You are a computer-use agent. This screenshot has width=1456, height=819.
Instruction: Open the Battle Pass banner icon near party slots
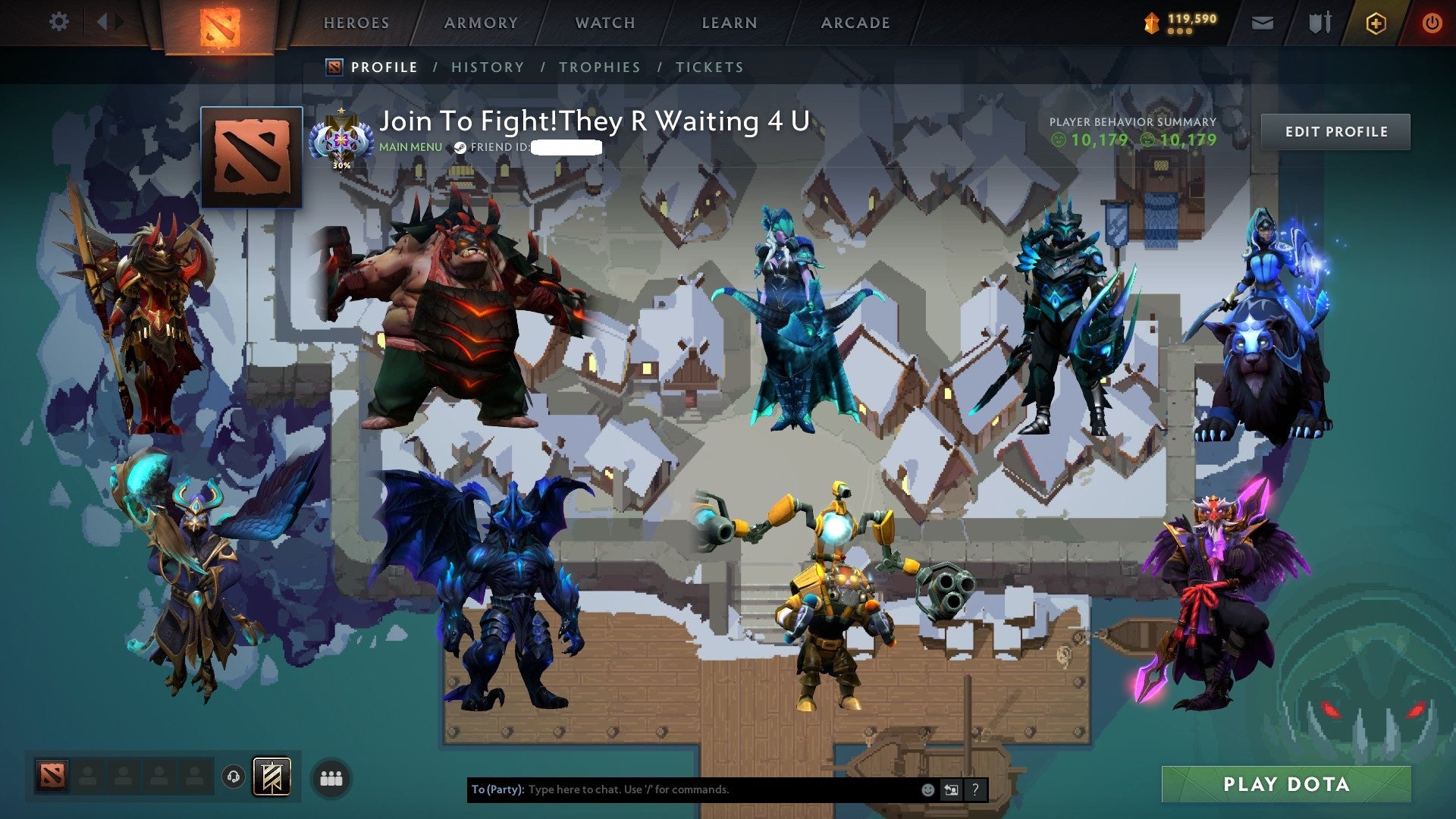pyautogui.click(x=271, y=776)
